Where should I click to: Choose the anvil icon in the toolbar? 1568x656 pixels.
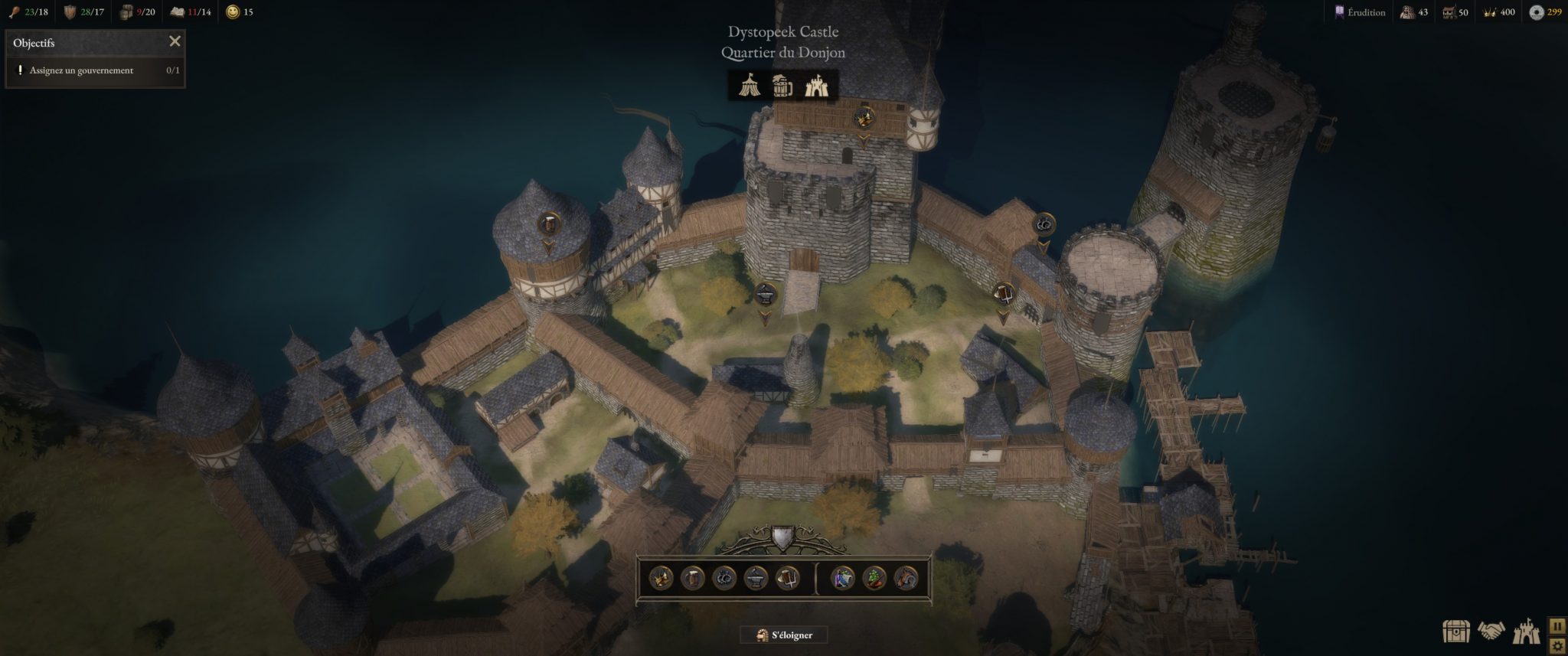(x=756, y=578)
